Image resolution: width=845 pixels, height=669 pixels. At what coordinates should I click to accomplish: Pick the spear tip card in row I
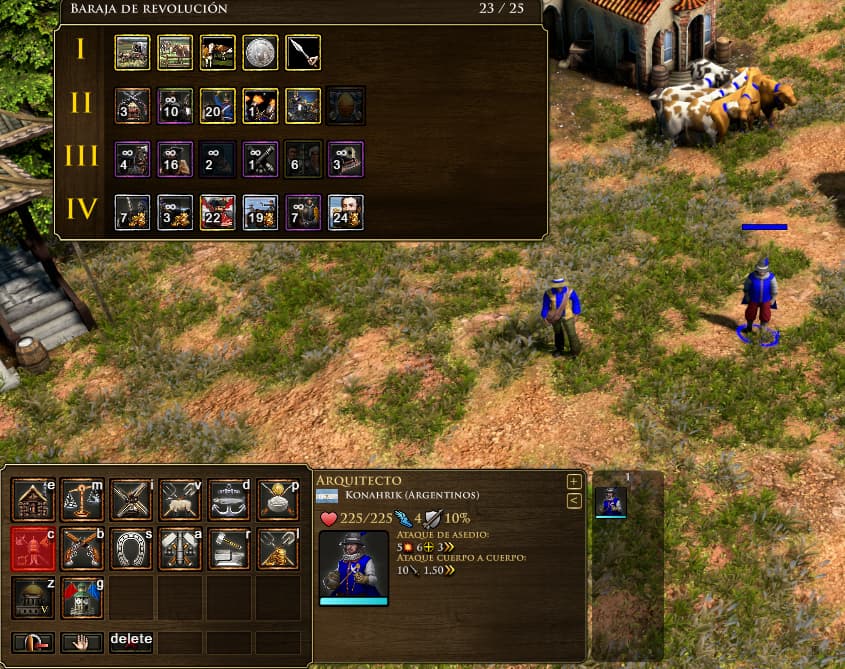pyautogui.click(x=302, y=52)
